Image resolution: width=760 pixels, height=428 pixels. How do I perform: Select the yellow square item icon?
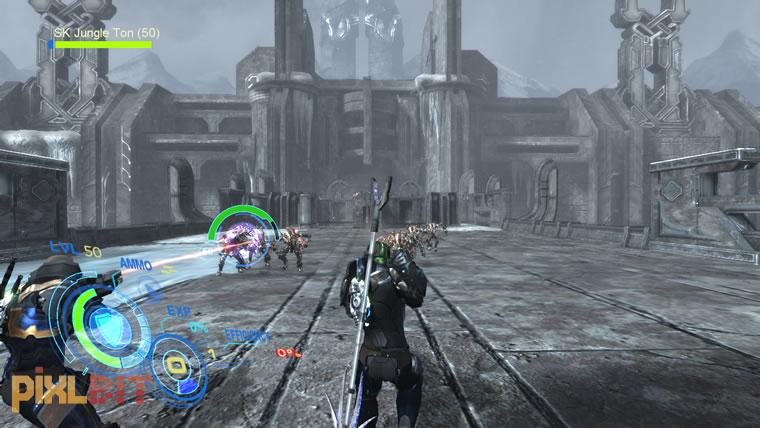(180, 364)
